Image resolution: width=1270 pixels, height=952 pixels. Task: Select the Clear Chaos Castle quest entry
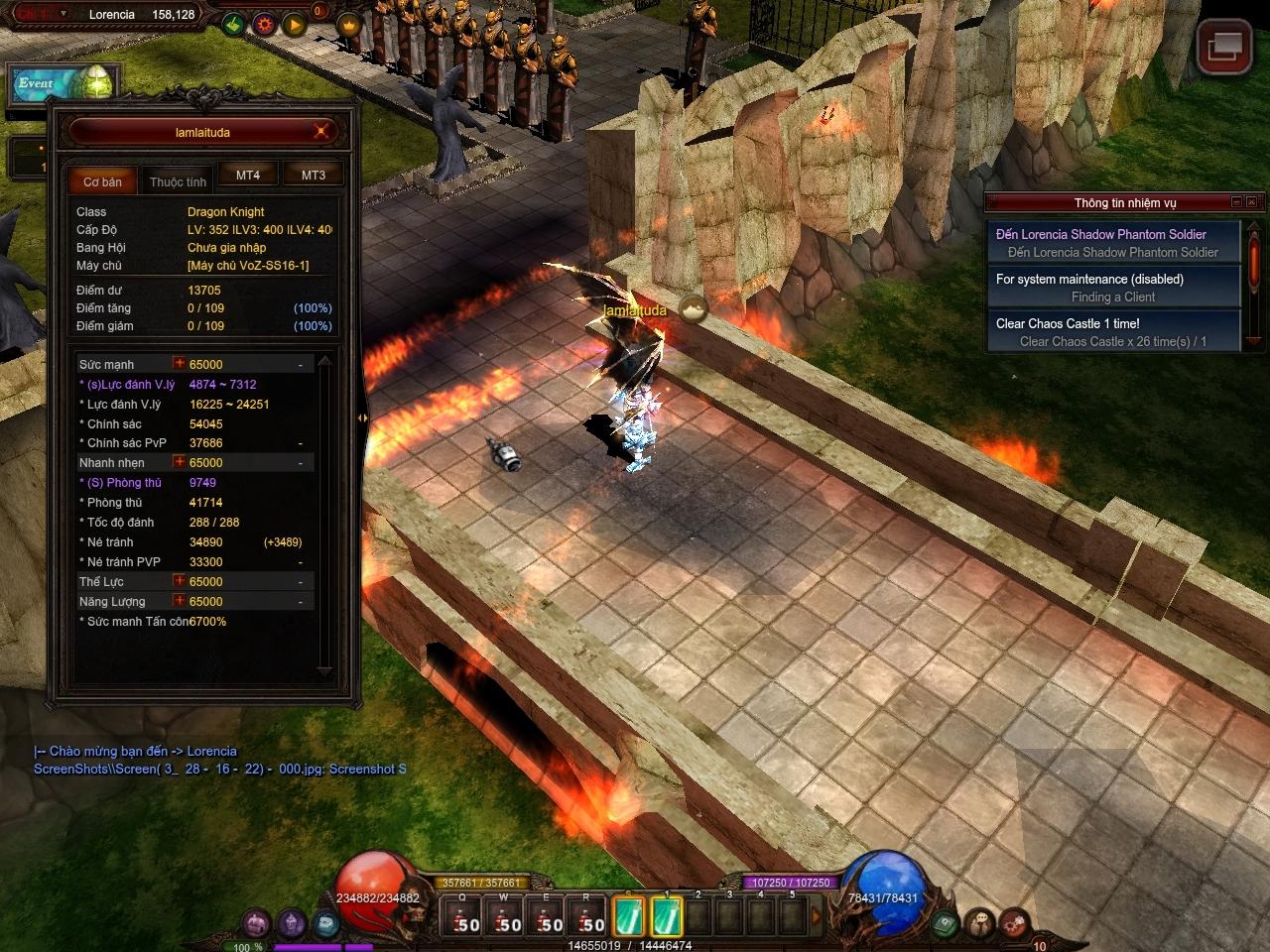pyautogui.click(x=1113, y=332)
